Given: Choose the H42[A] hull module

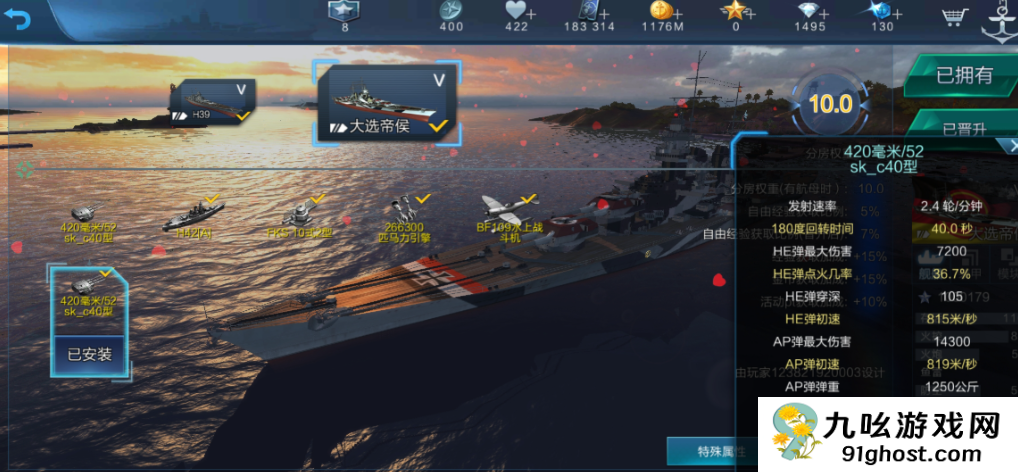Looking at the screenshot, I should pyautogui.click(x=191, y=220).
